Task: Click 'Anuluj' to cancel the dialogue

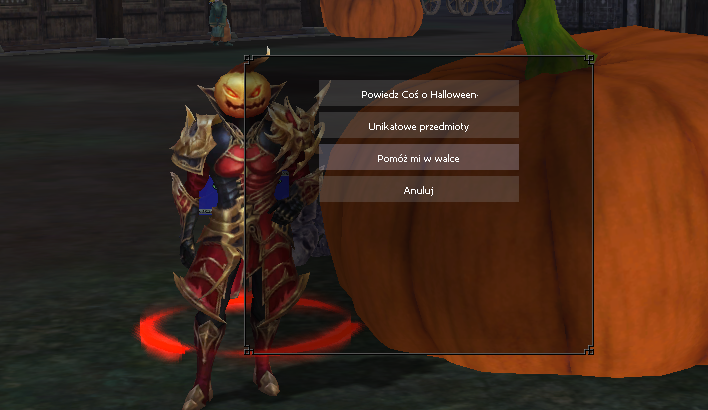Action: (419, 190)
